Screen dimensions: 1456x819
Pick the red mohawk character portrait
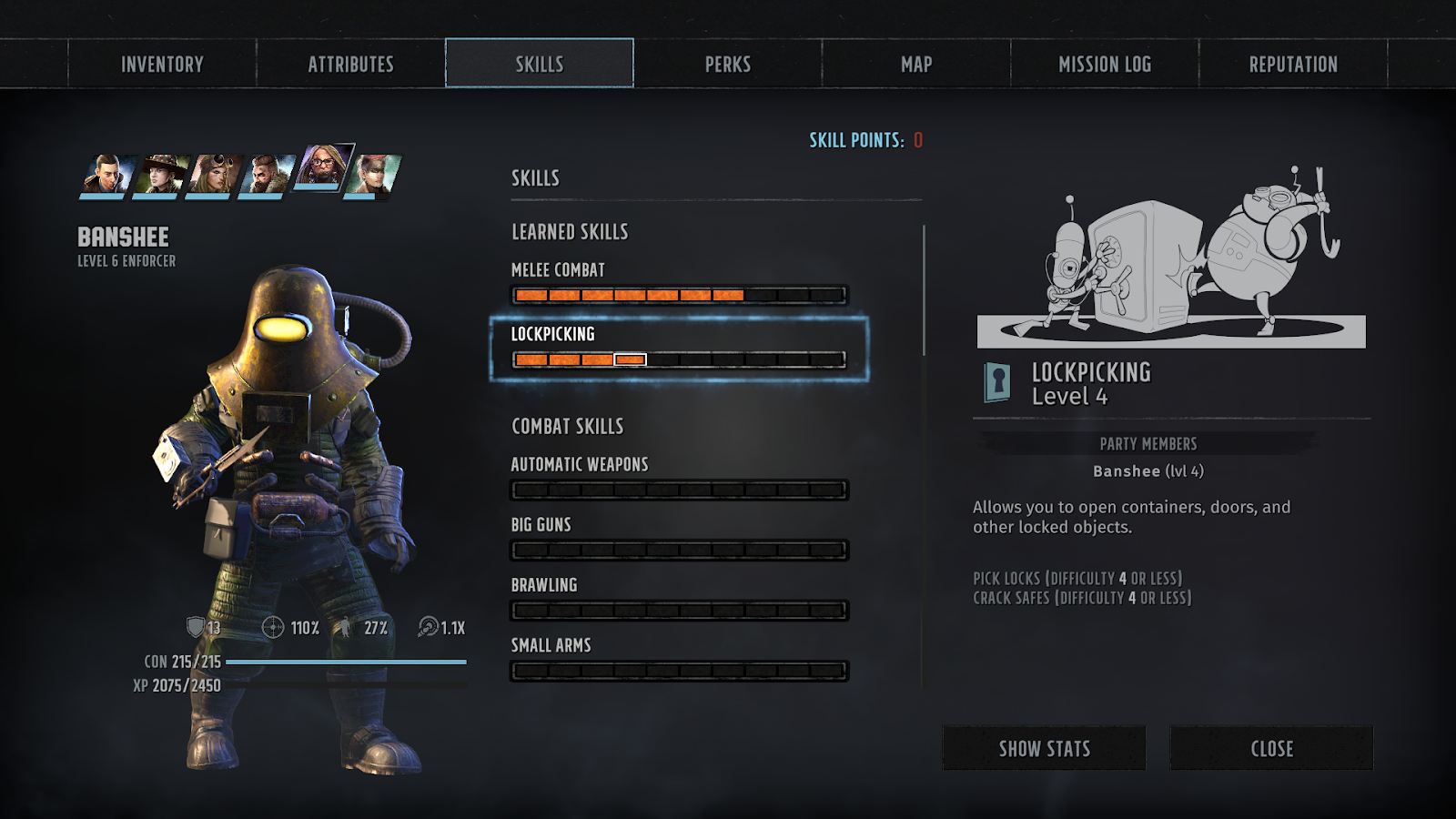[x=373, y=174]
